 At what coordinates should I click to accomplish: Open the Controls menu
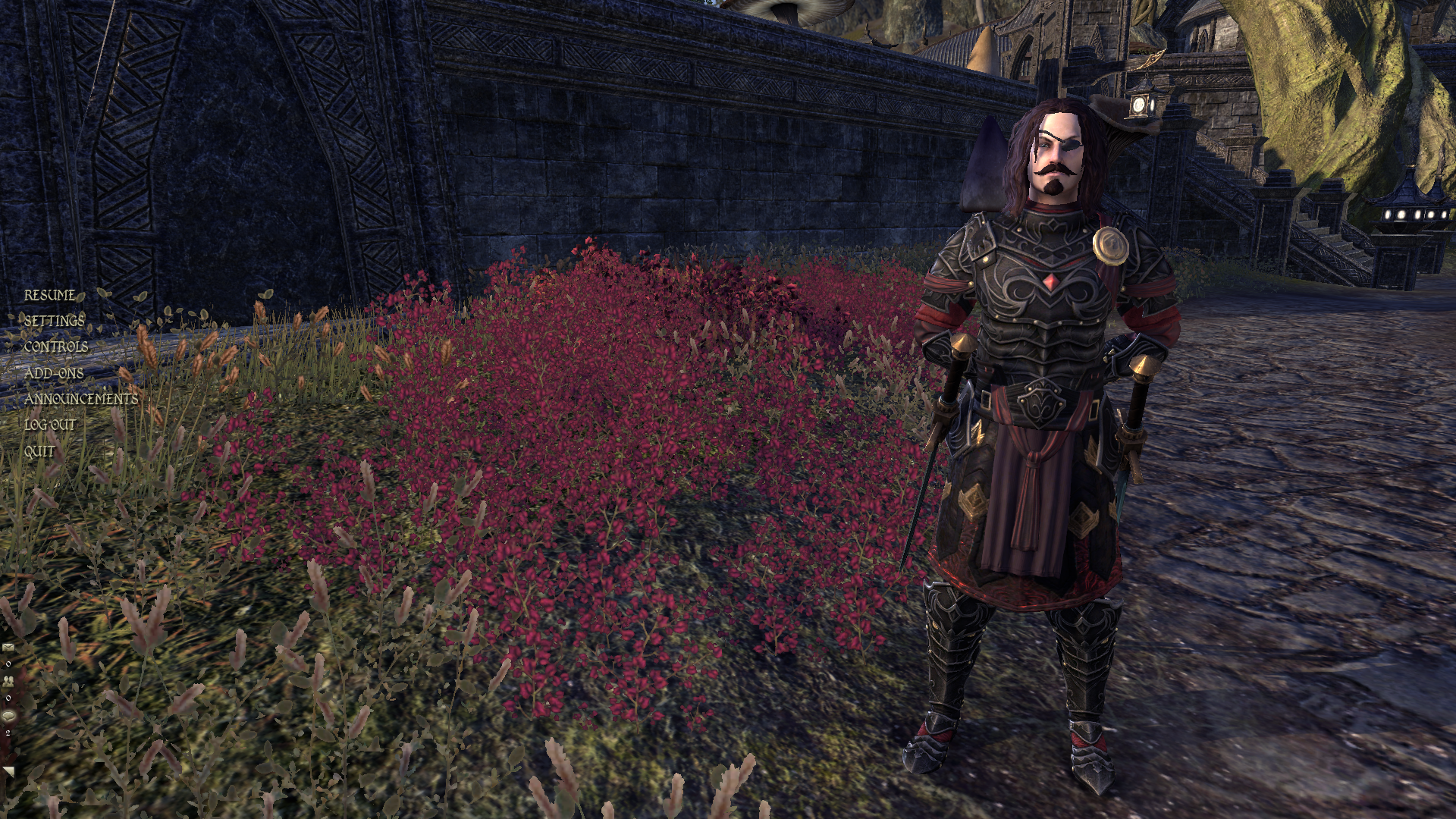[x=56, y=347]
